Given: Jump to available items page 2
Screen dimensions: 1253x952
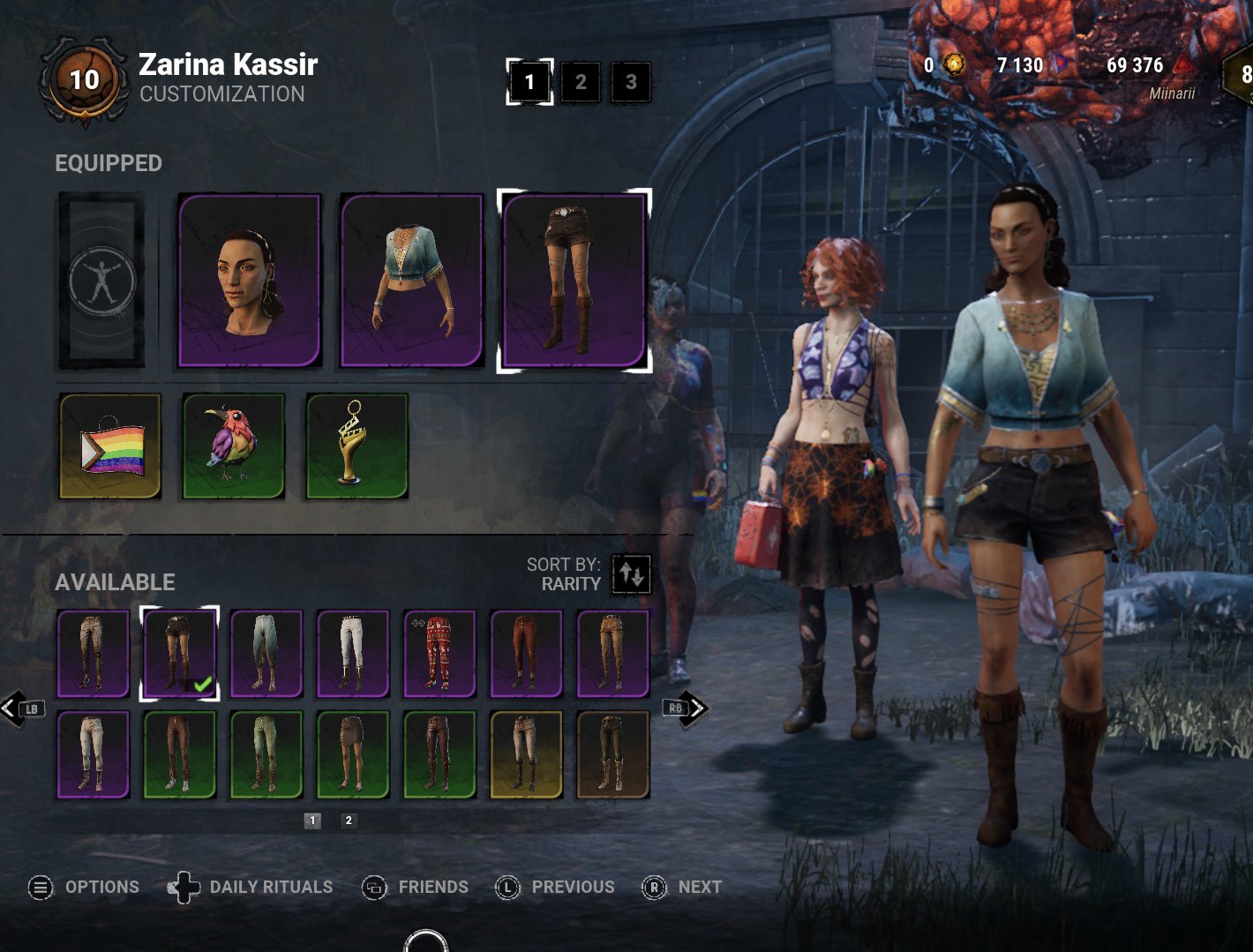Looking at the screenshot, I should (349, 821).
